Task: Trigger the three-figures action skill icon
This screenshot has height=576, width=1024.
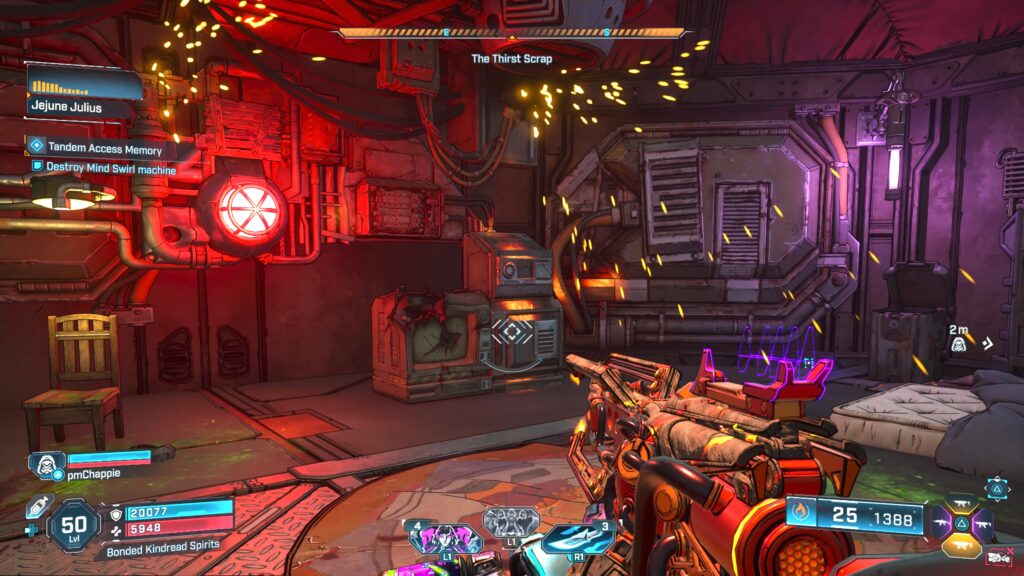Action: click(x=511, y=522)
